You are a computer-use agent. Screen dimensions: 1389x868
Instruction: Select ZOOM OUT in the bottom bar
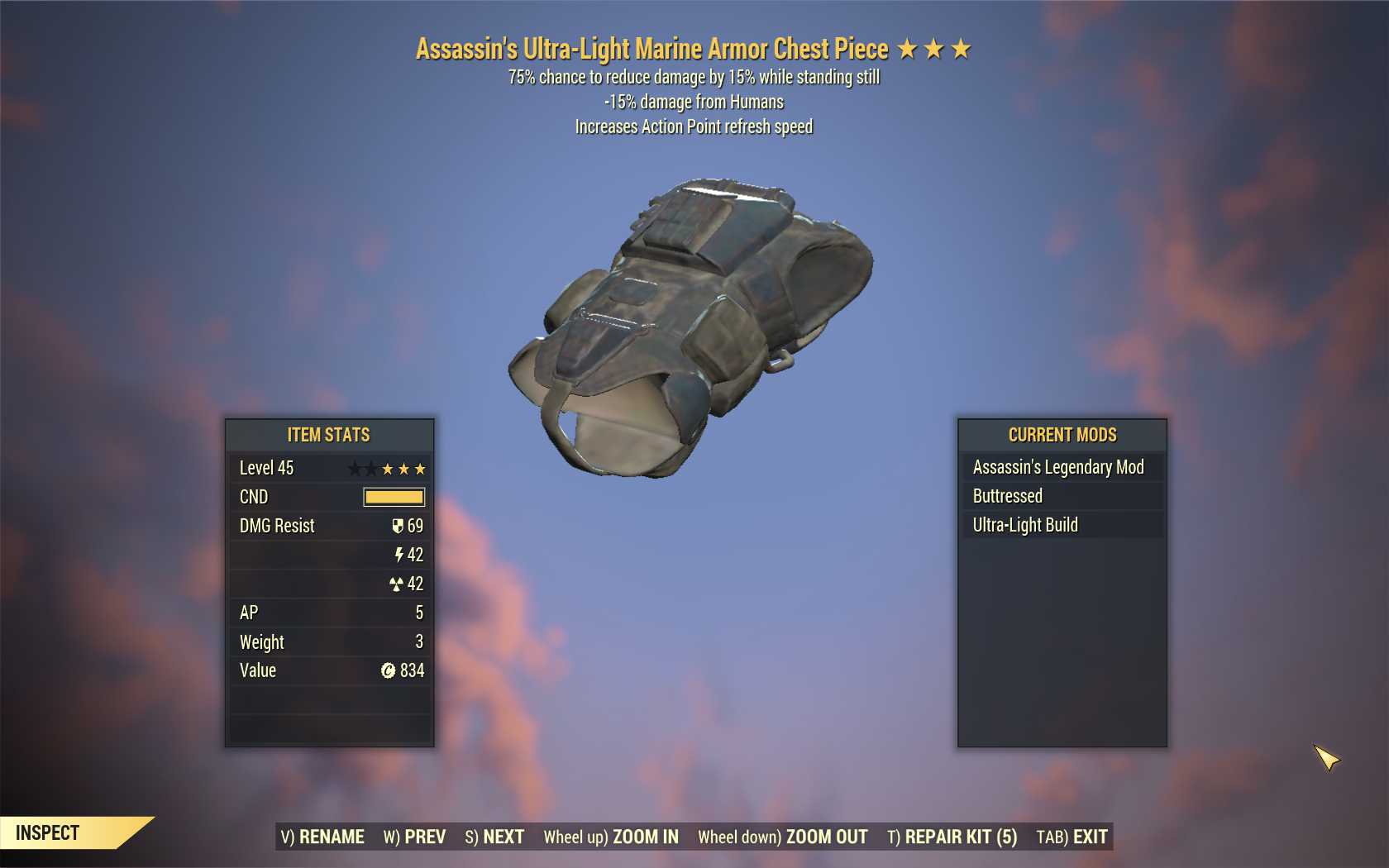coord(783,837)
